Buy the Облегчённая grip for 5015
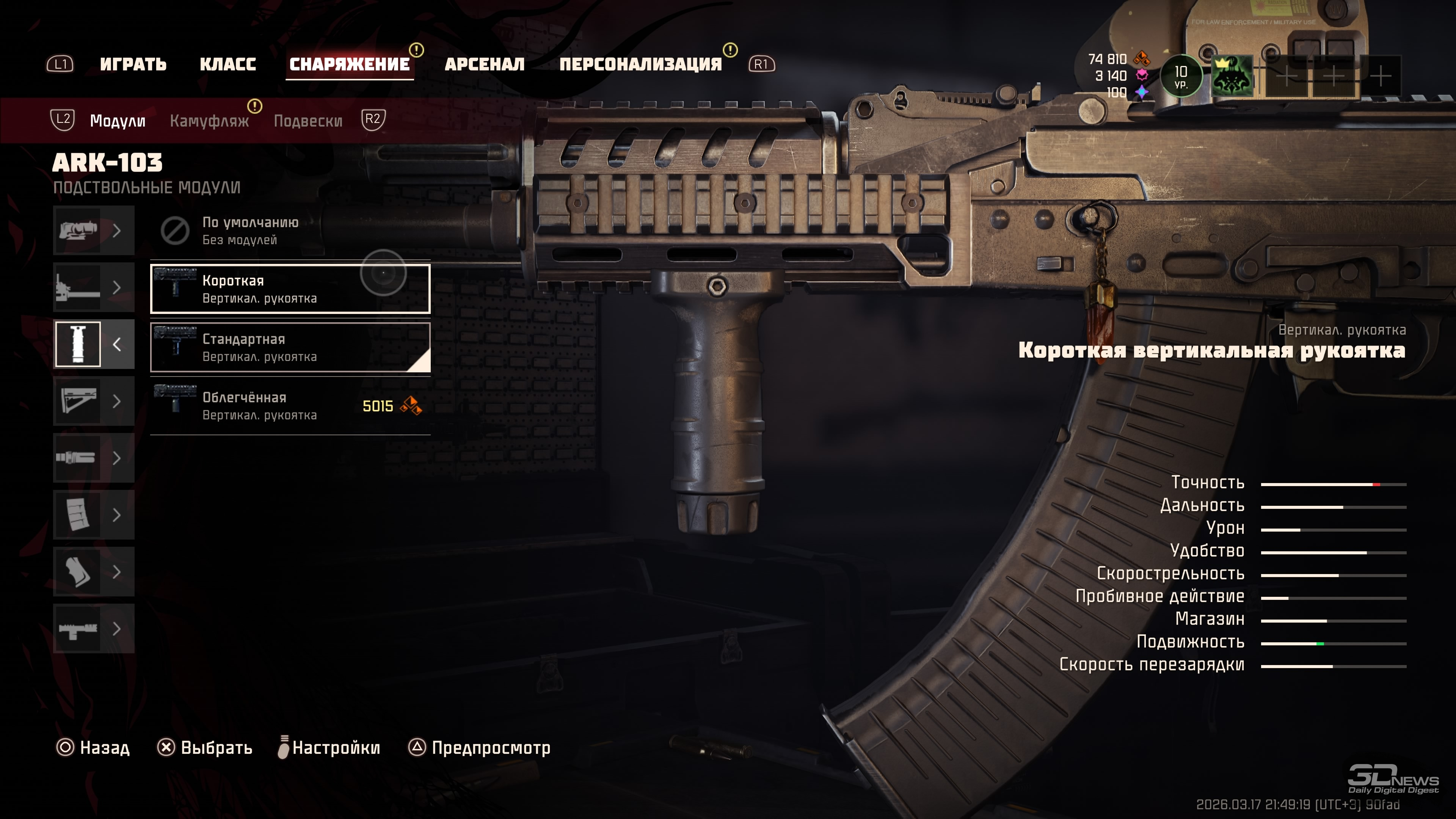Screen dimensions: 1456x819 coord(289,406)
